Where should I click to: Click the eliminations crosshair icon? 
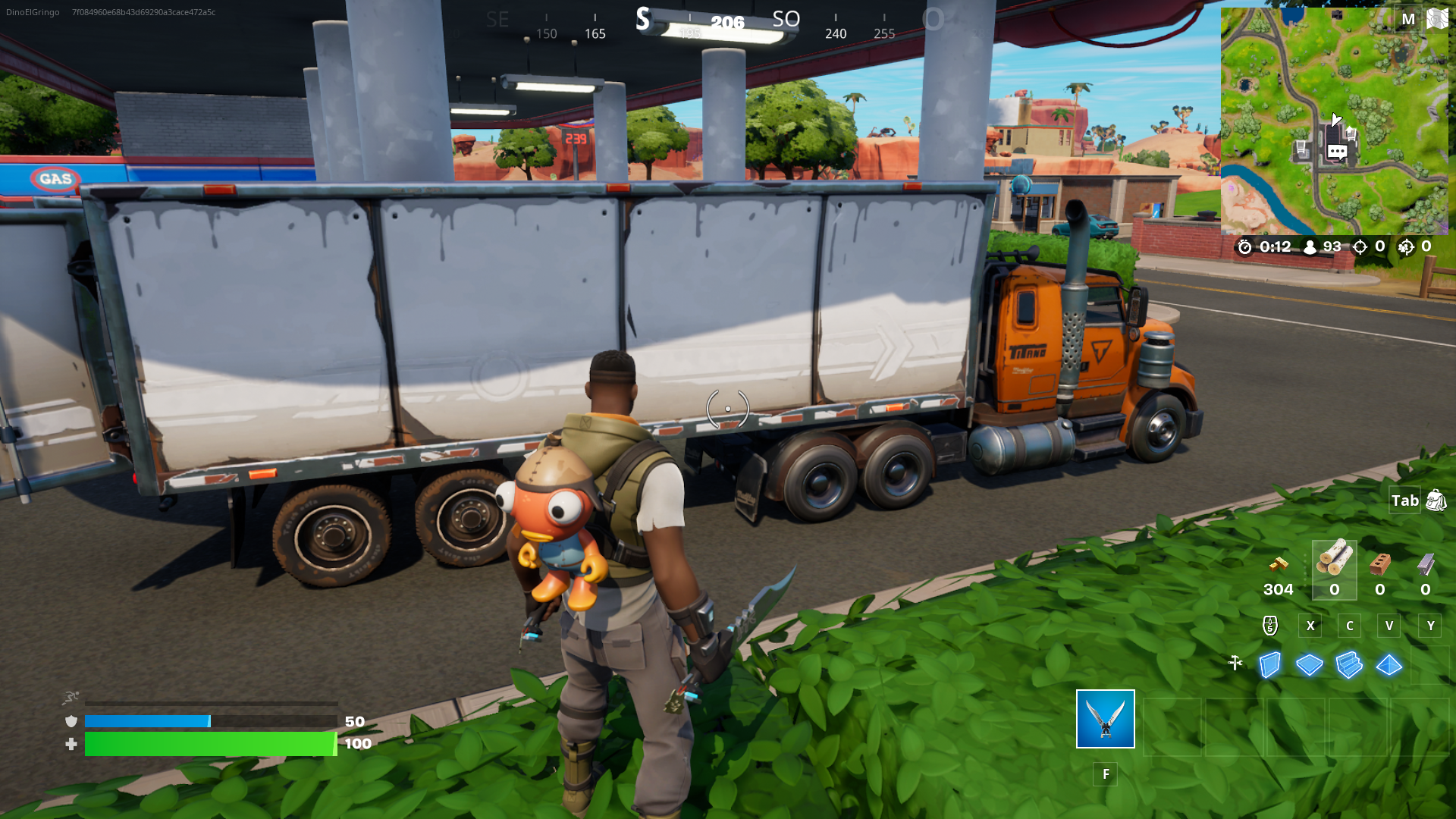1361,246
